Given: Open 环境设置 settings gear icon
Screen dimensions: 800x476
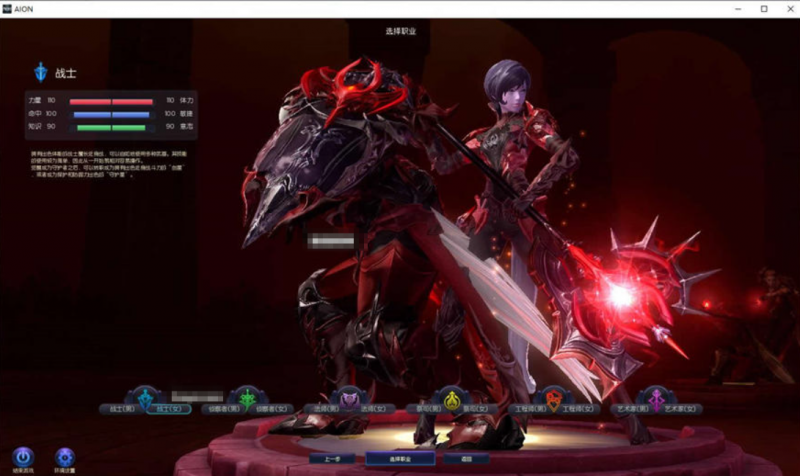Looking at the screenshot, I should 65,458.
